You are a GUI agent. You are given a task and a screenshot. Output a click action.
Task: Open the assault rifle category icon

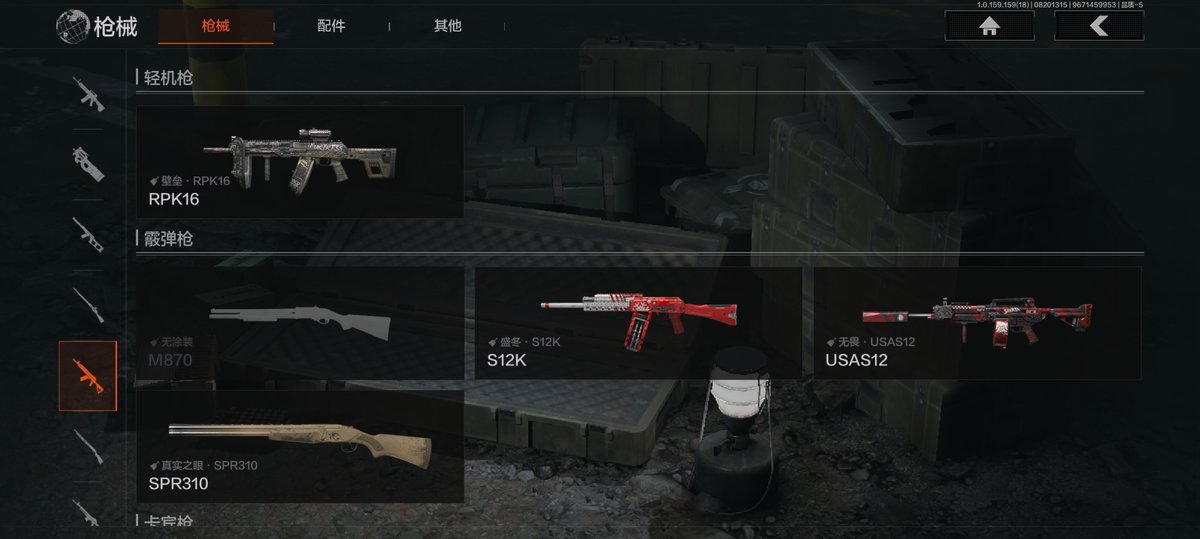[88, 94]
